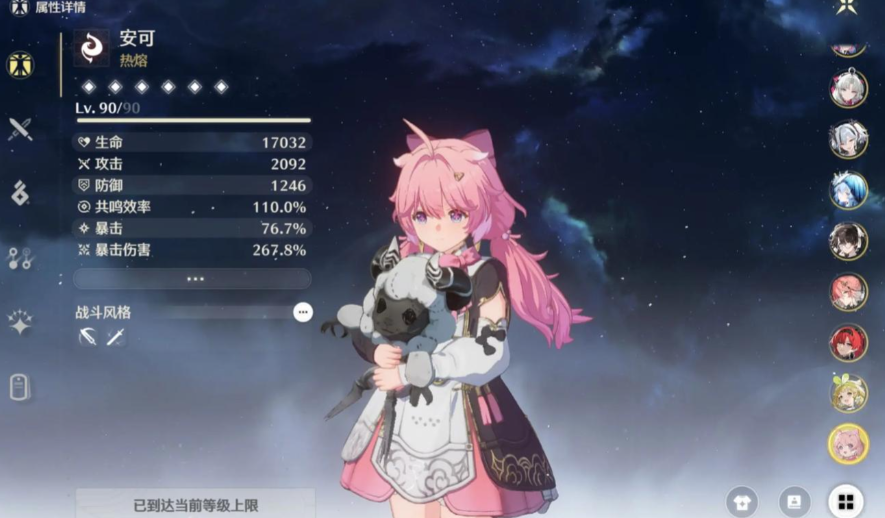Switch to the echoes tab below weapons
This screenshot has width=885, height=518.
(20, 193)
